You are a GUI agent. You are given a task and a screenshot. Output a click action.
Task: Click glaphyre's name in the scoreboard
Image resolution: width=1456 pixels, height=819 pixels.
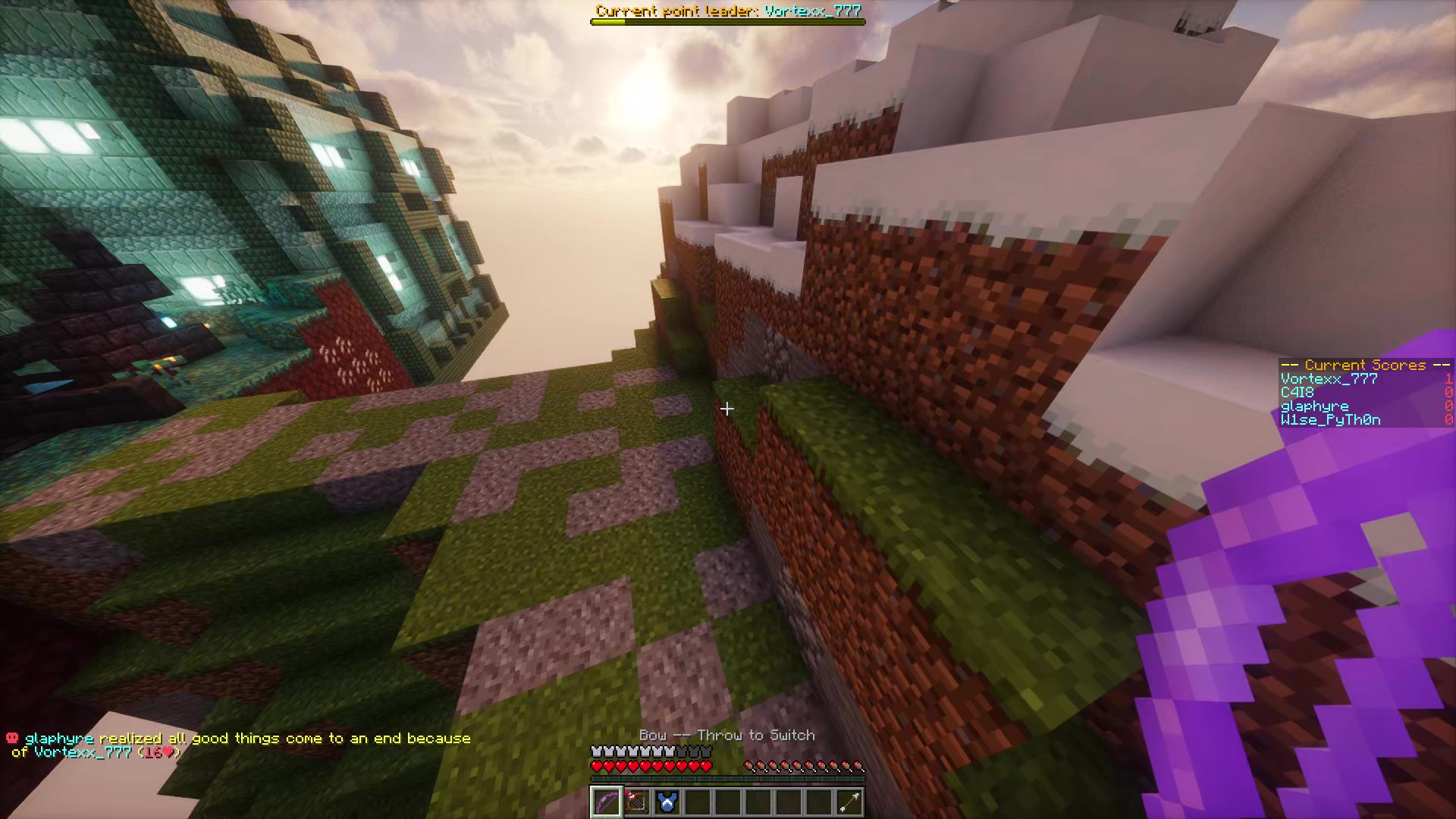pyautogui.click(x=1314, y=406)
